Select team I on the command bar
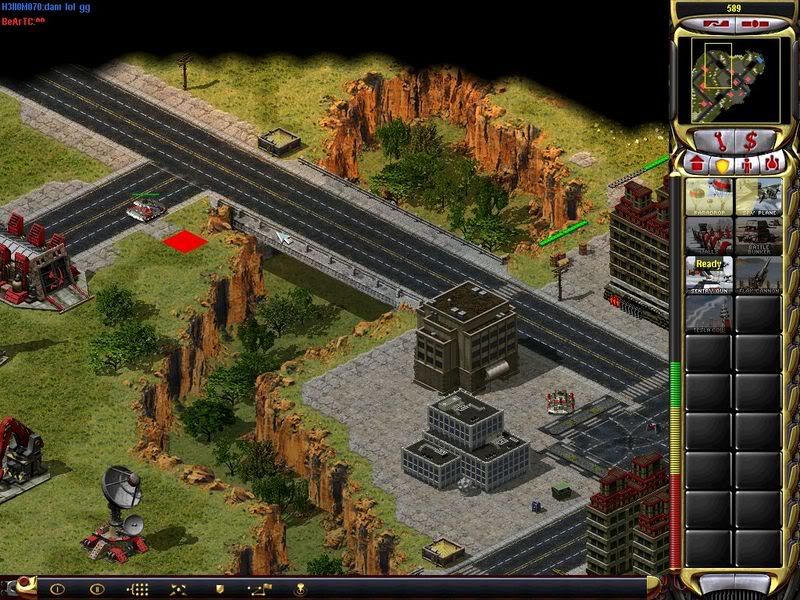The width and height of the screenshot is (800, 600). point(57,589)
